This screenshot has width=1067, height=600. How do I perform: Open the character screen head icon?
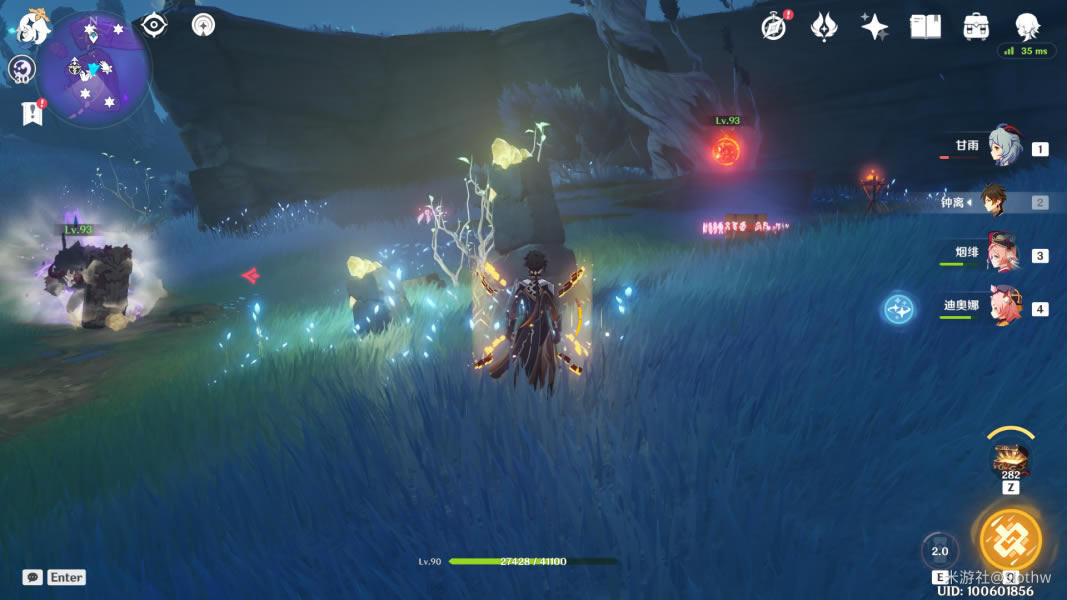point(1027,27)
